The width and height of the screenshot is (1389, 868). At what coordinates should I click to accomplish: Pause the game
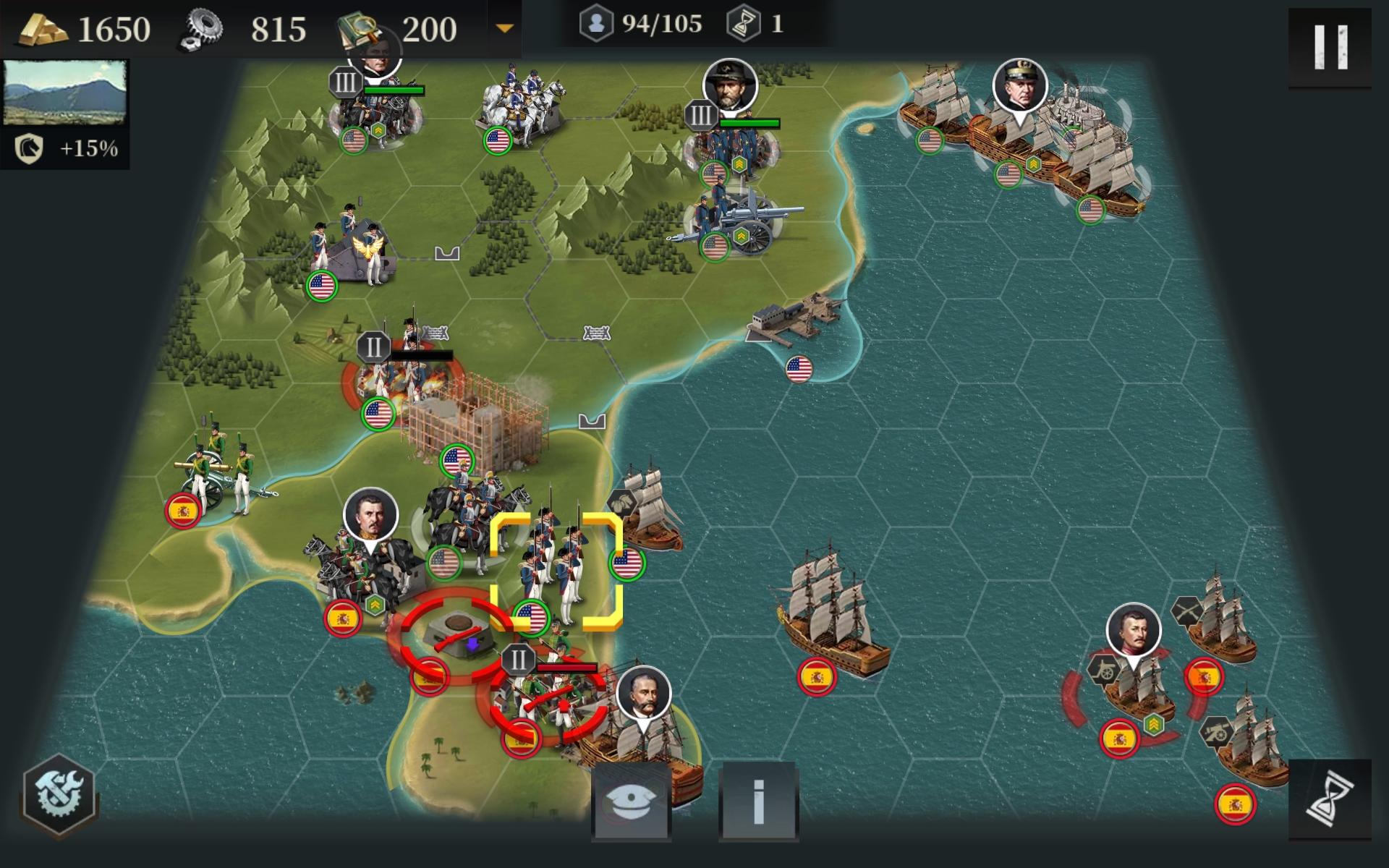1330,47
